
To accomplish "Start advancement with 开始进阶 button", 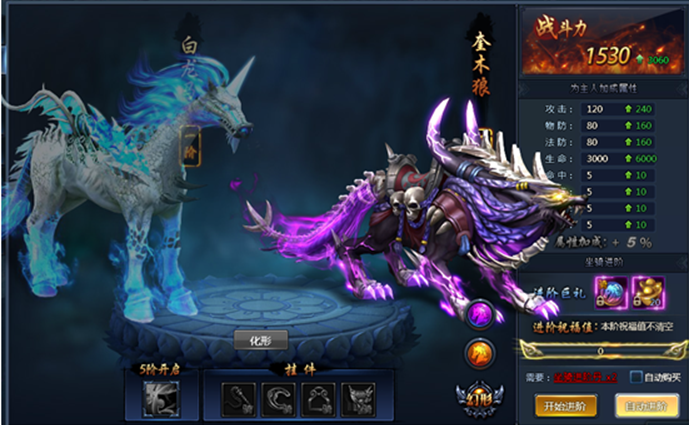I will 566,405.
